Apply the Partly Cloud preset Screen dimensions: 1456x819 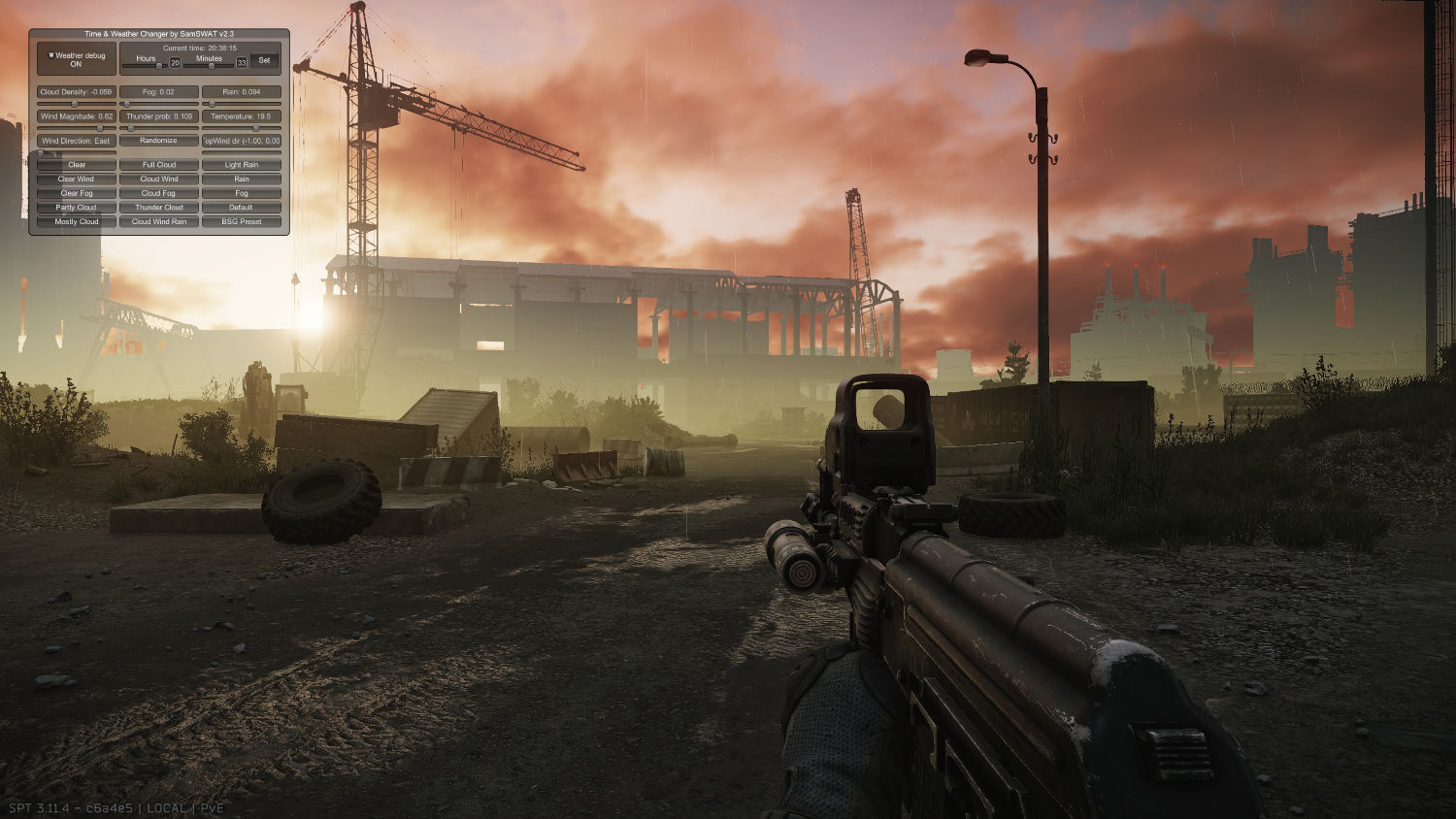pyautogui.click(x=77, y=207)
